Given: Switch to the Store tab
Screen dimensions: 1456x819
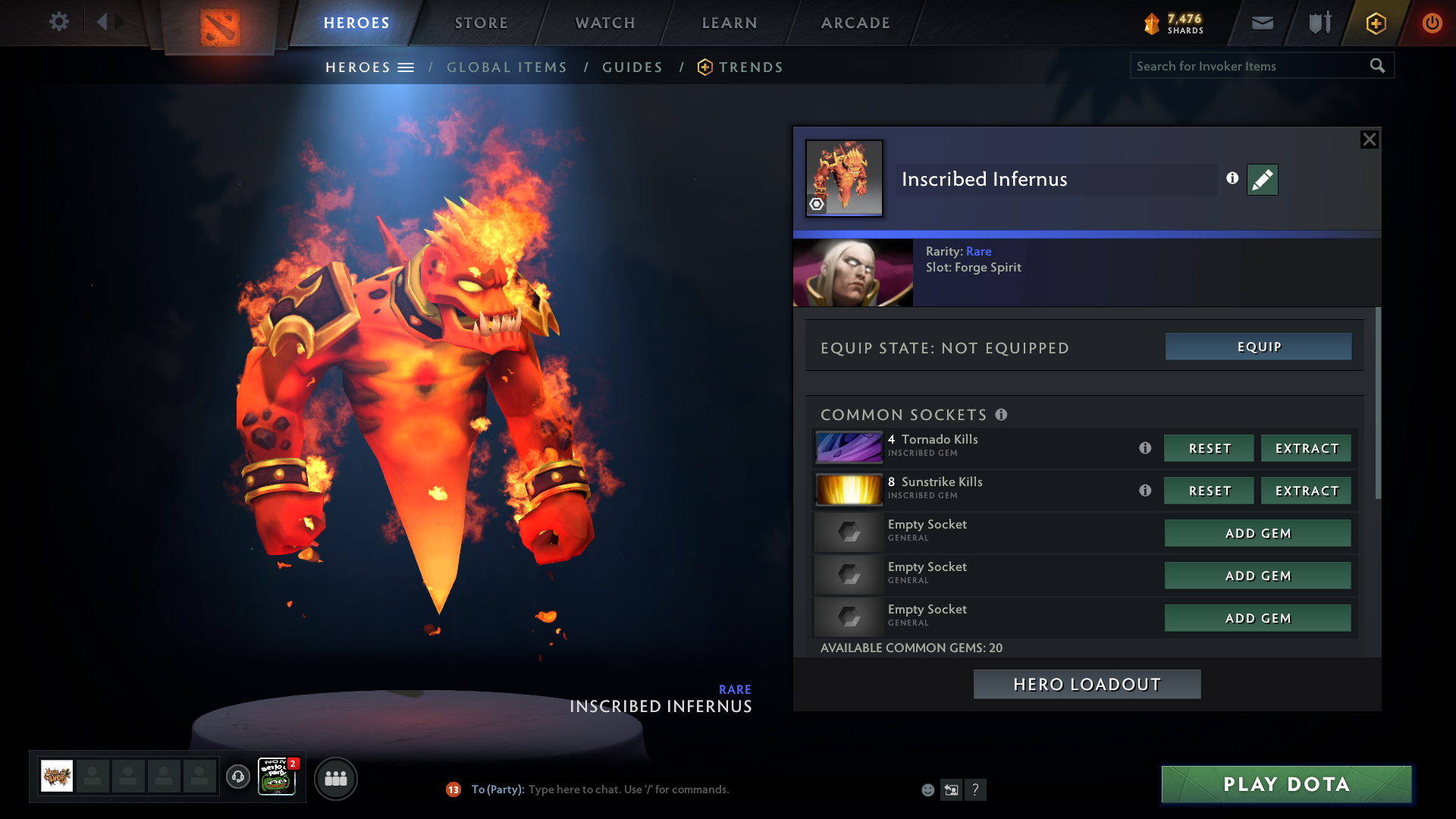Looking at the screenshot, I should 482,23.
